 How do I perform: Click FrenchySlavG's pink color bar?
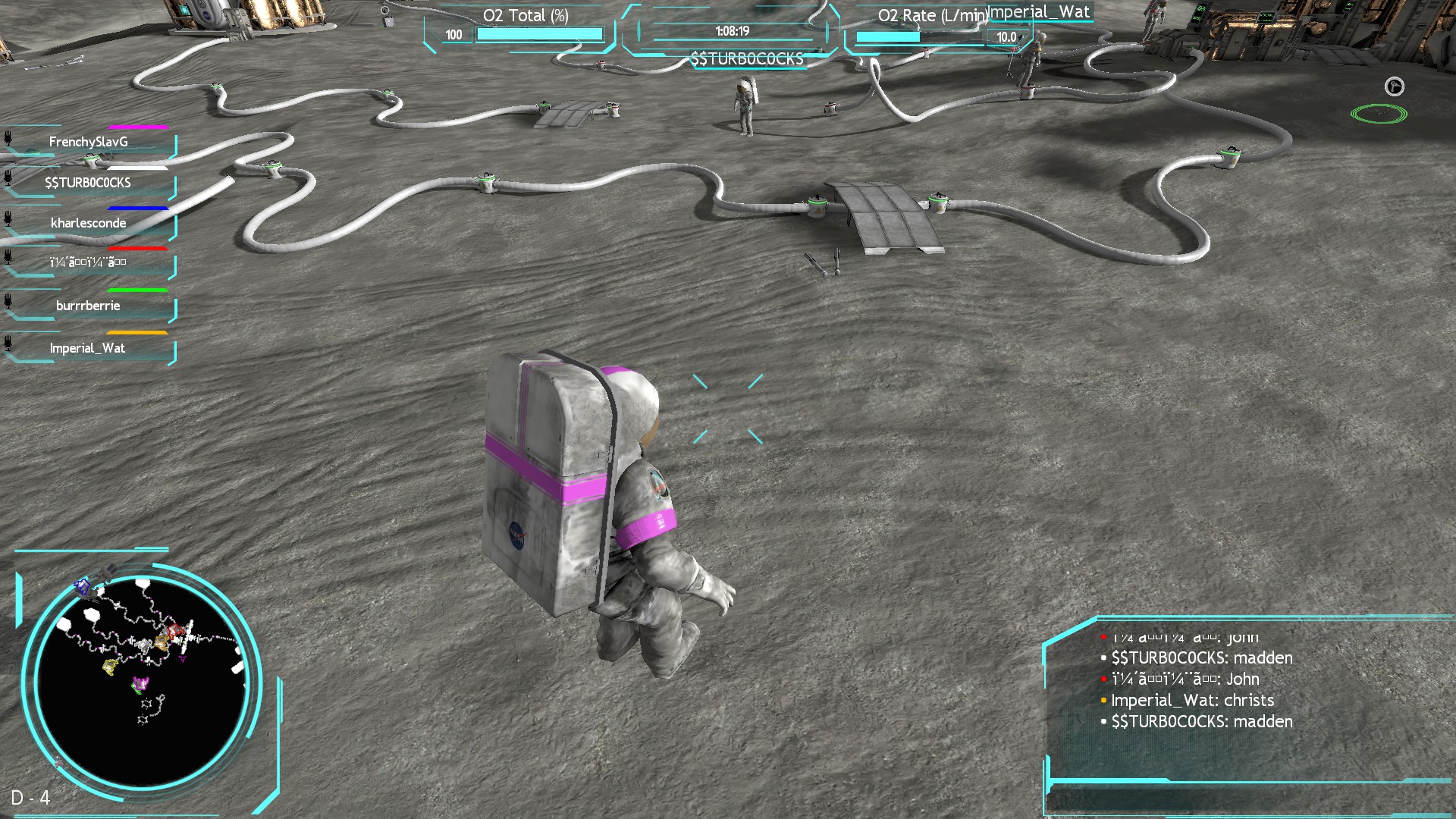pos(136,127)
